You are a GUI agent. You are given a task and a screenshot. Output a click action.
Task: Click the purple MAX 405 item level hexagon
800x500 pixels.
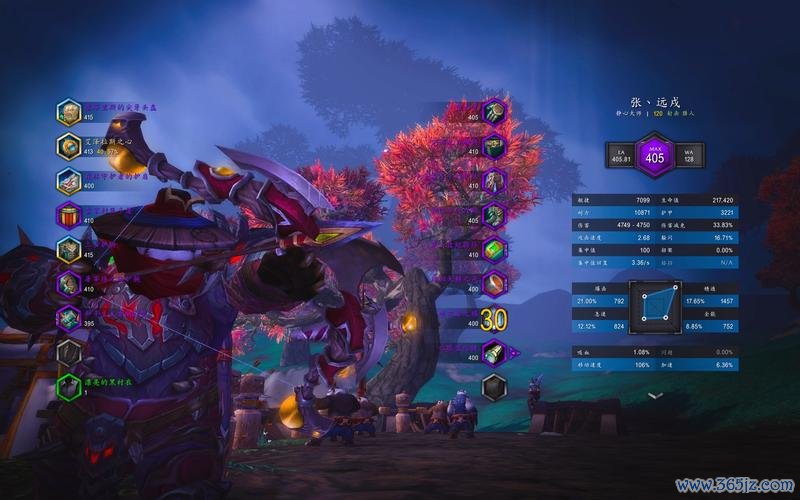[x=655, y=155]
